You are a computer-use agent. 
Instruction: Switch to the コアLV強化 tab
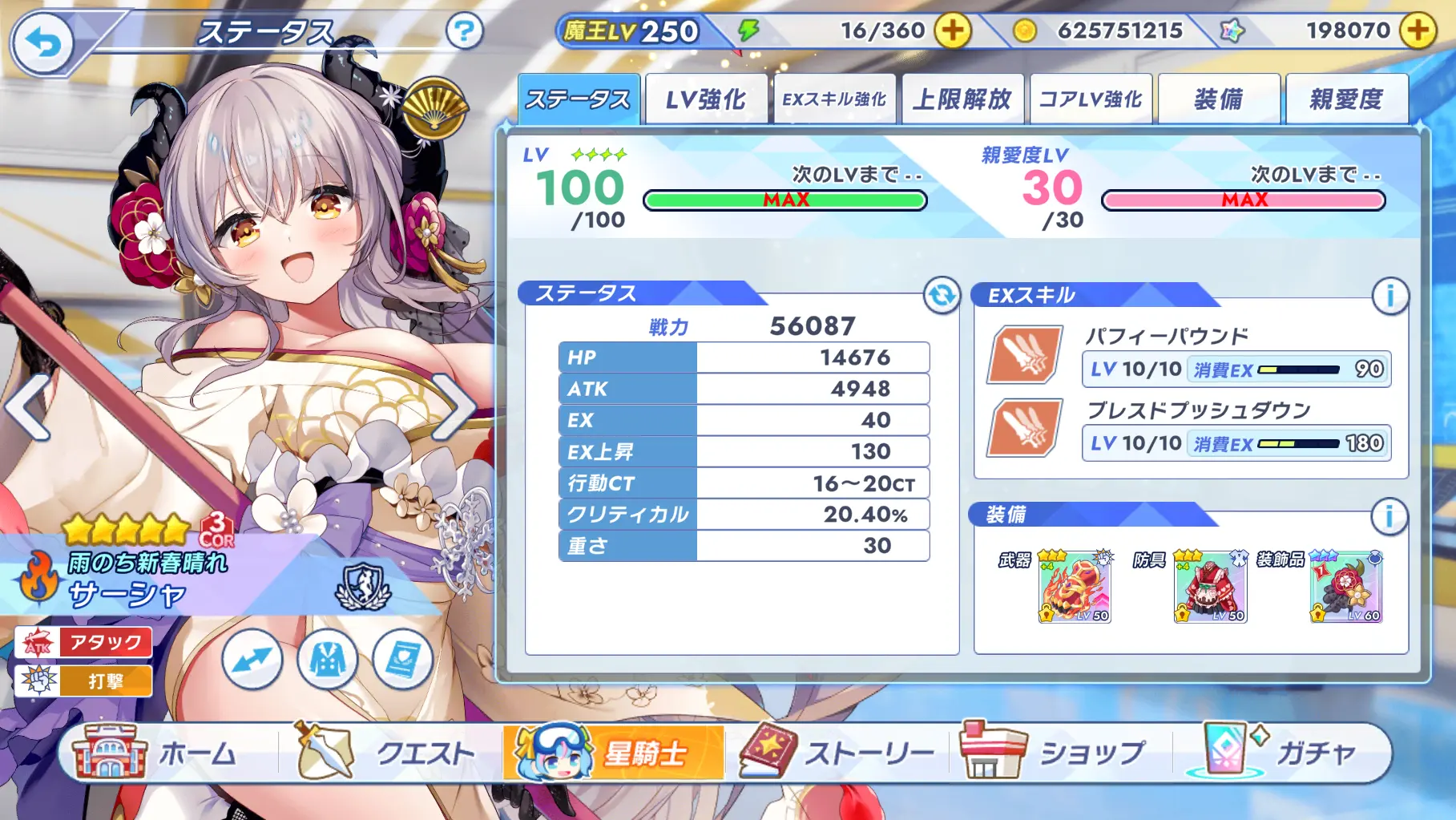point(1091,99)
